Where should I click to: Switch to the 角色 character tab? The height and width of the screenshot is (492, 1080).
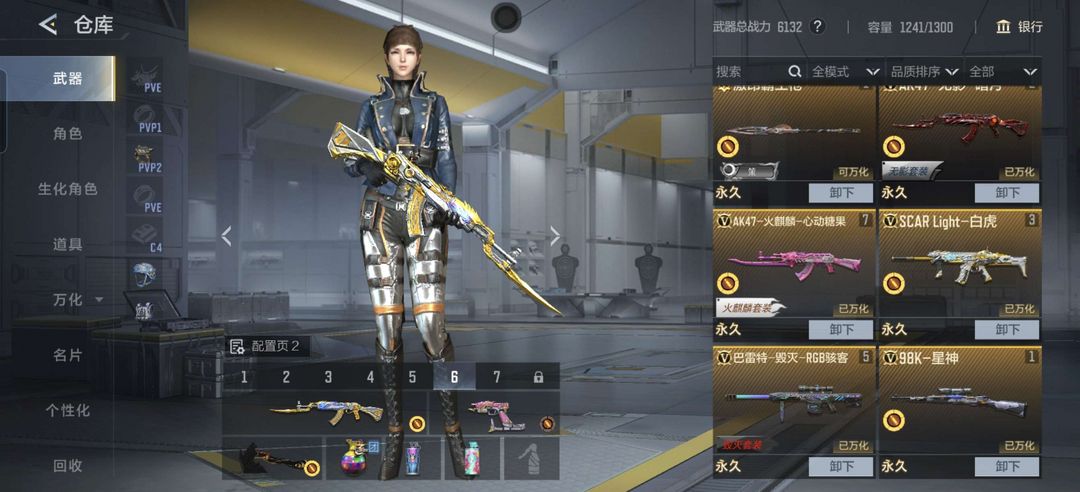coord(67,133)
